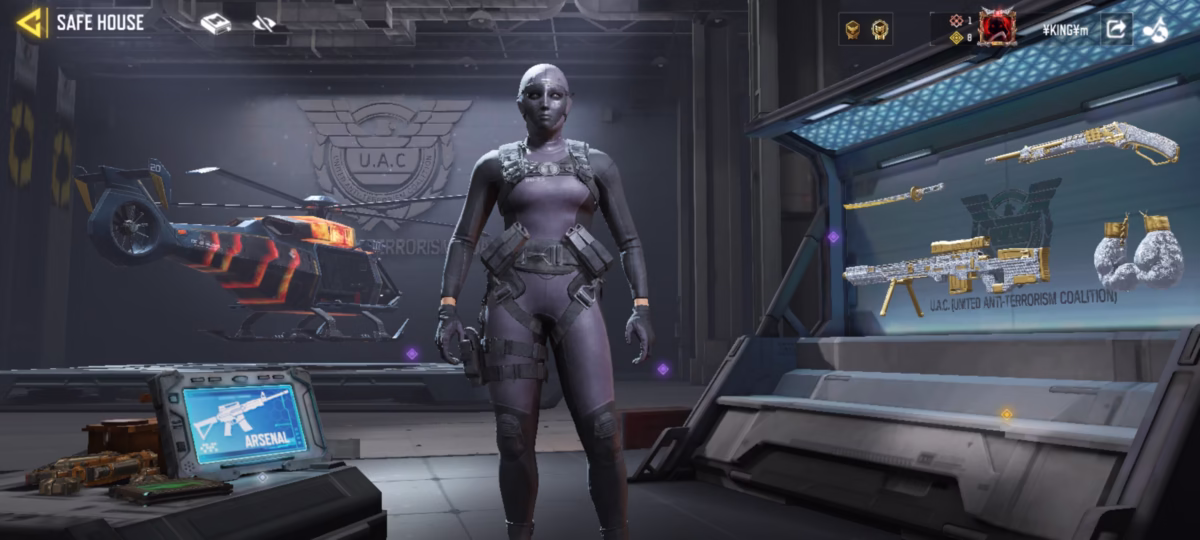Select the first gold rank badge
Viewport: 1200px width, 540px height.
tap(853, 30)
